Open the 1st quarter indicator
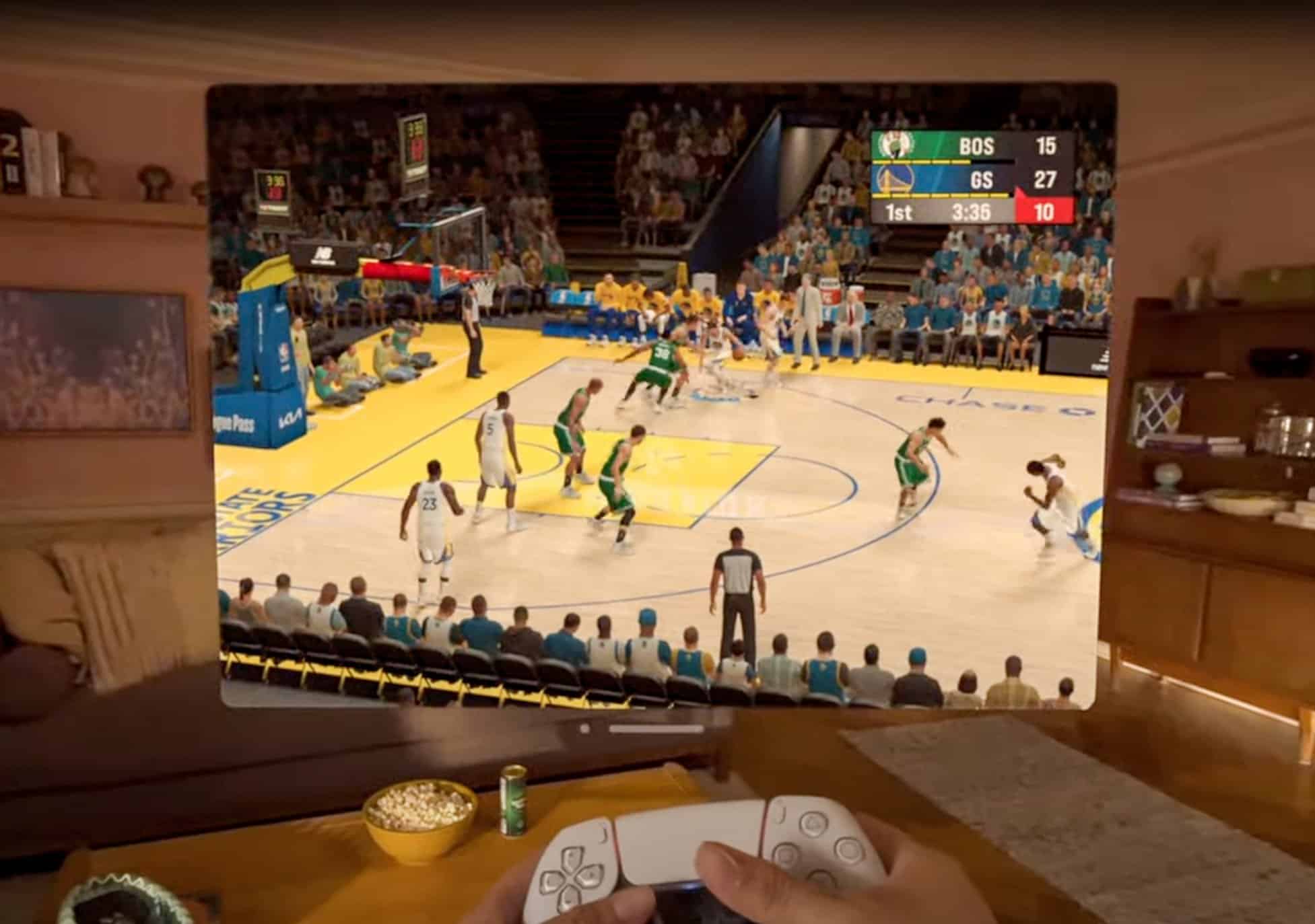The image size is (1315, 924). pyautogui.click(x=898, y=213)
